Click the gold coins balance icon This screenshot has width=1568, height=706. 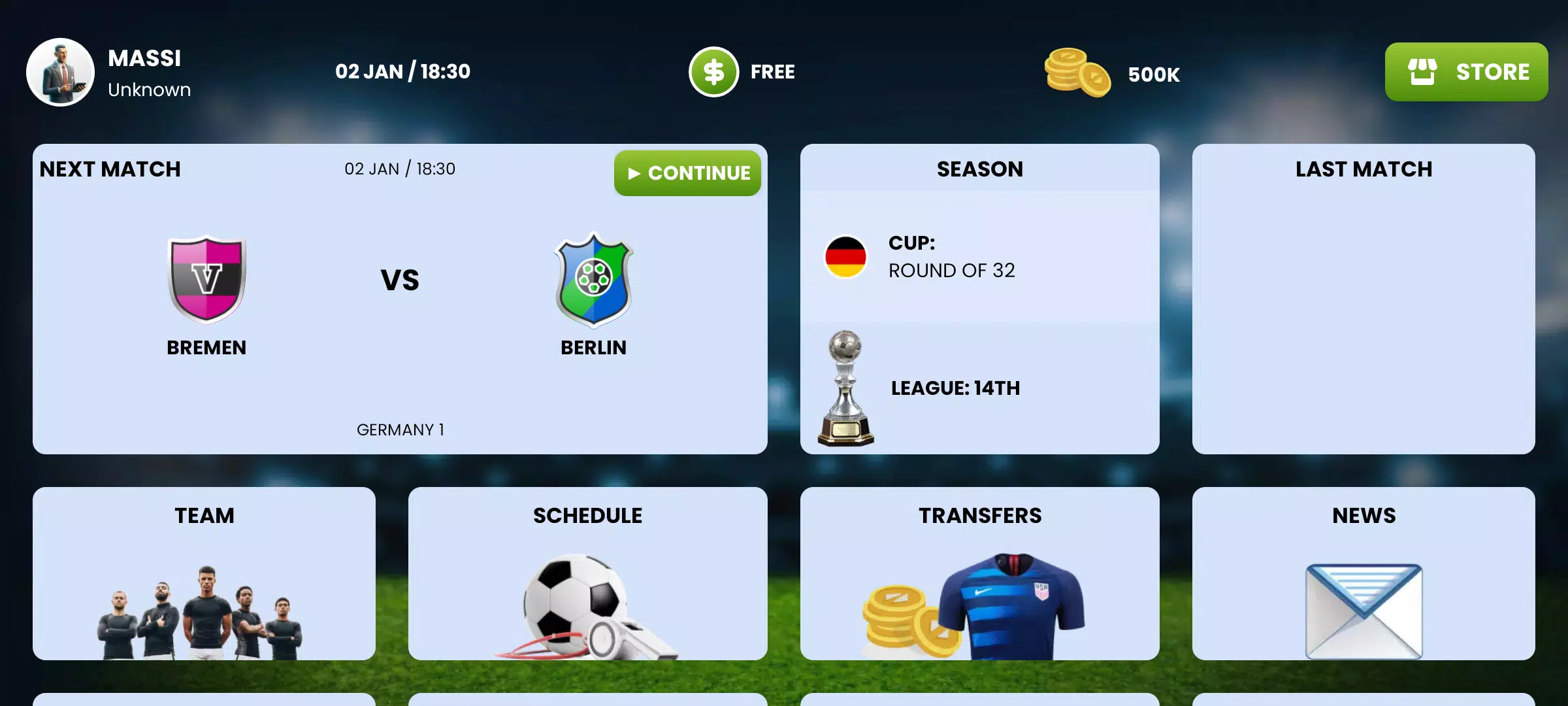tap(1079, 74)
